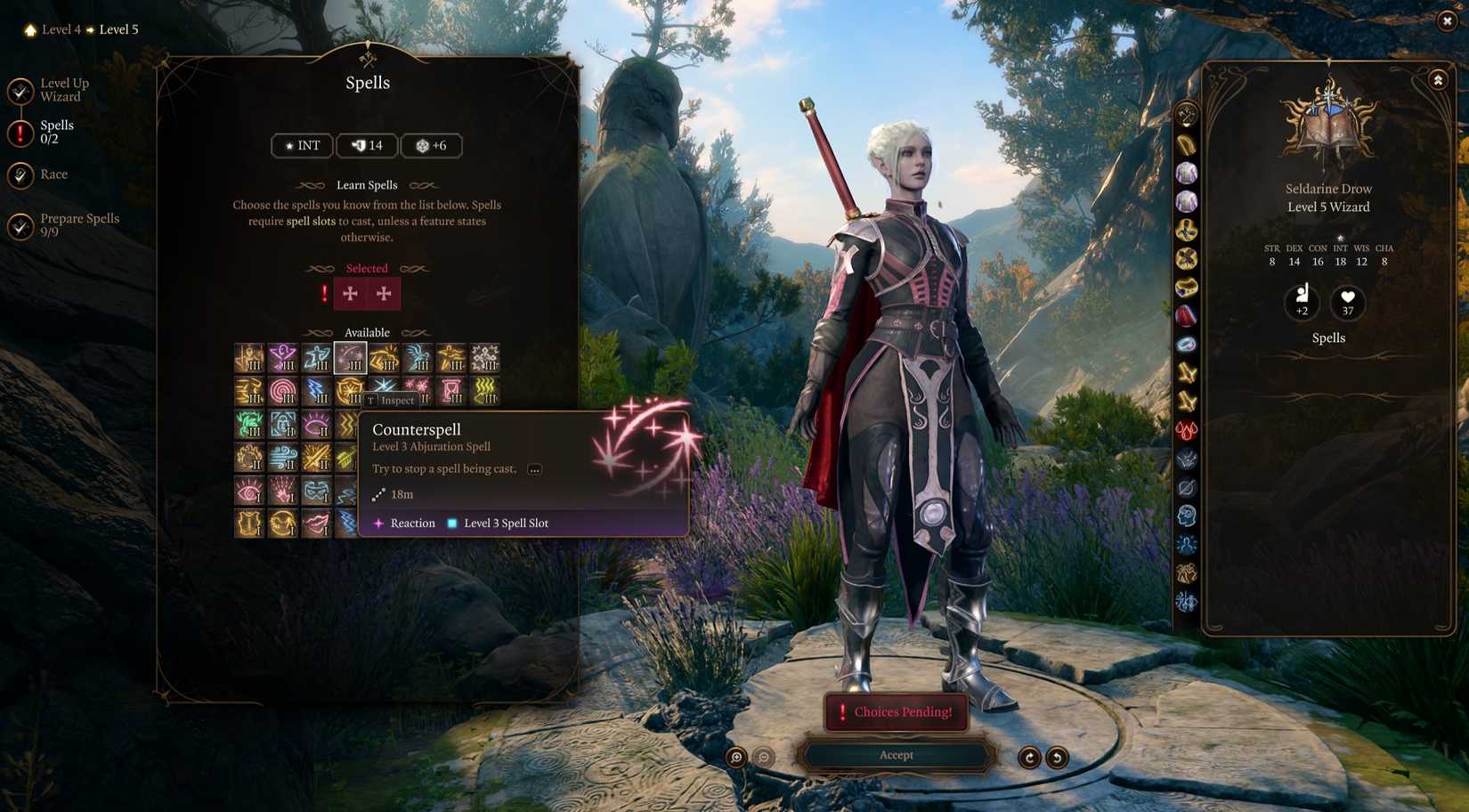
Task: Collapse the character panel with the double-chevron
Action: [x=1439, y=79]
